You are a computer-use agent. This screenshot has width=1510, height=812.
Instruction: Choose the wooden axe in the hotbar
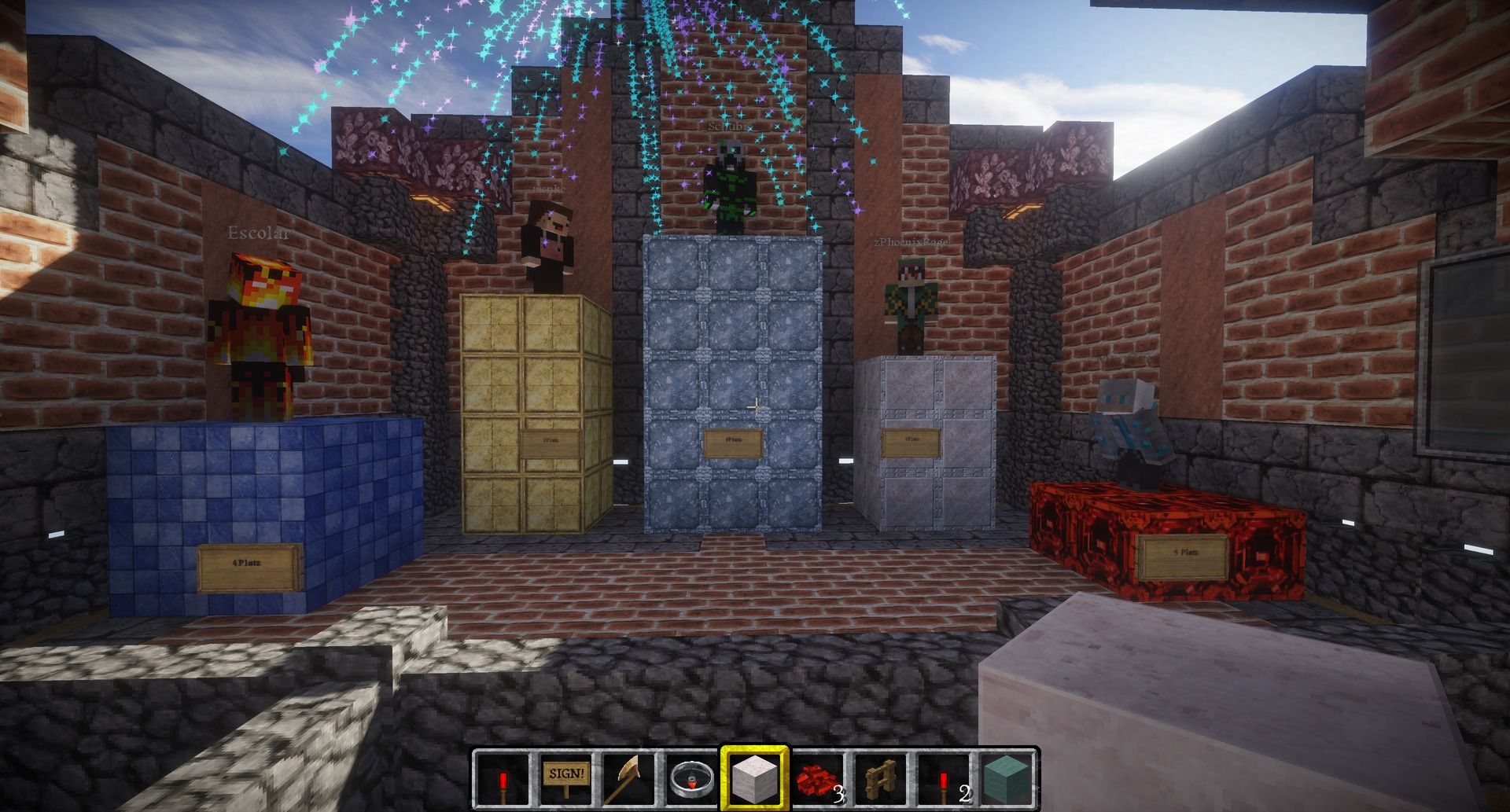click(628, 778)
